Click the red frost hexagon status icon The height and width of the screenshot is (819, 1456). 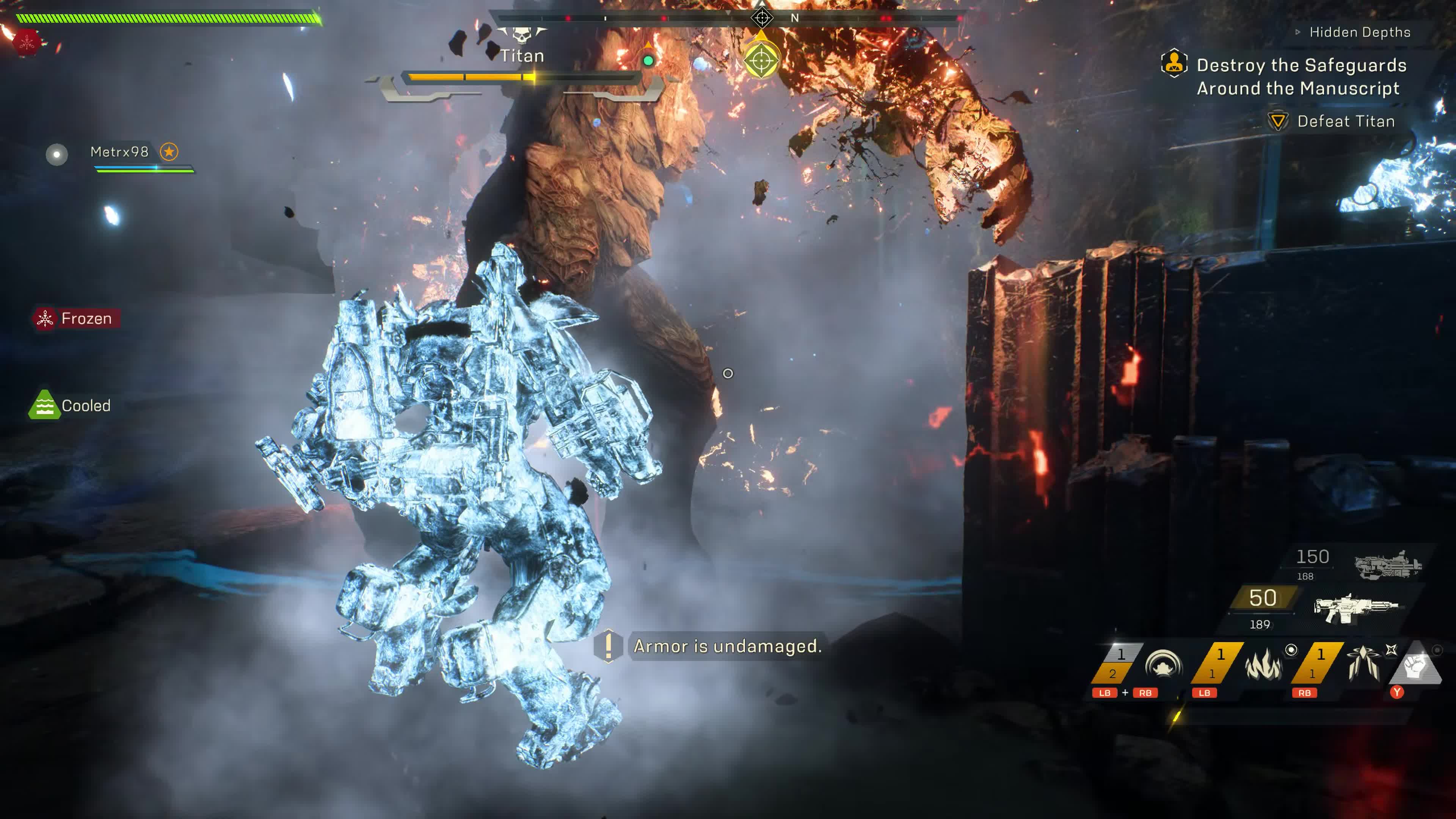tap(27, 43)
